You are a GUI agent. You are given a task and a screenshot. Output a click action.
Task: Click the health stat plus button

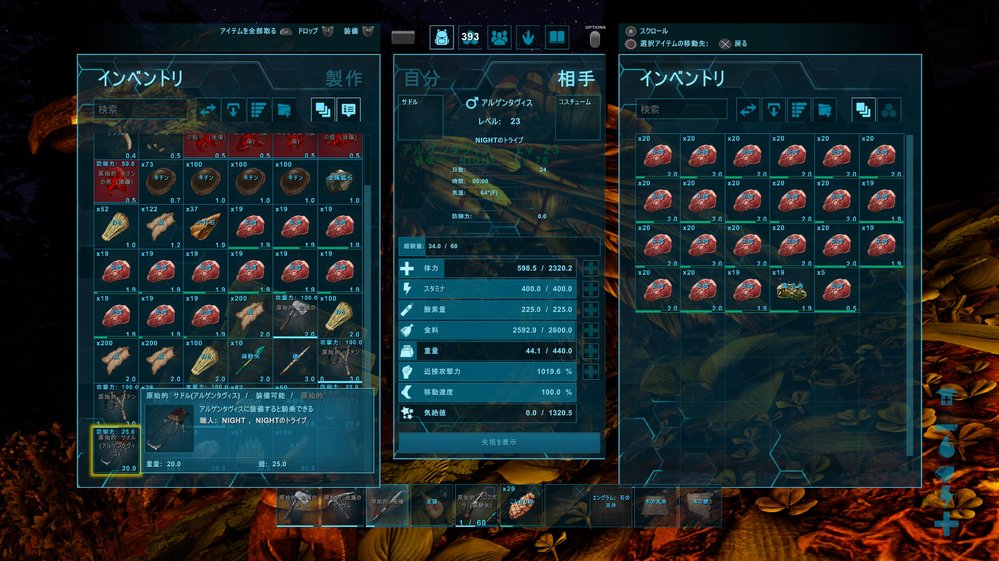coord(590,269)
